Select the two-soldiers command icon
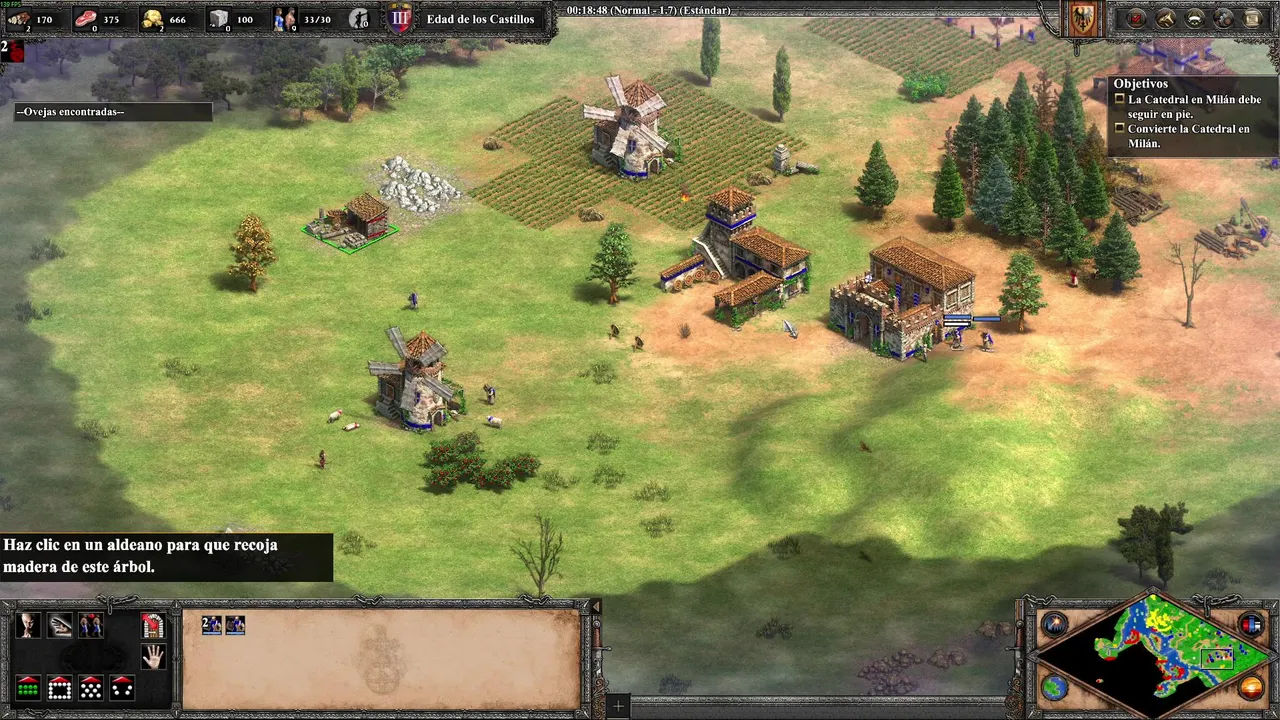The image size is (1280, 720). [x=91, y=626]
